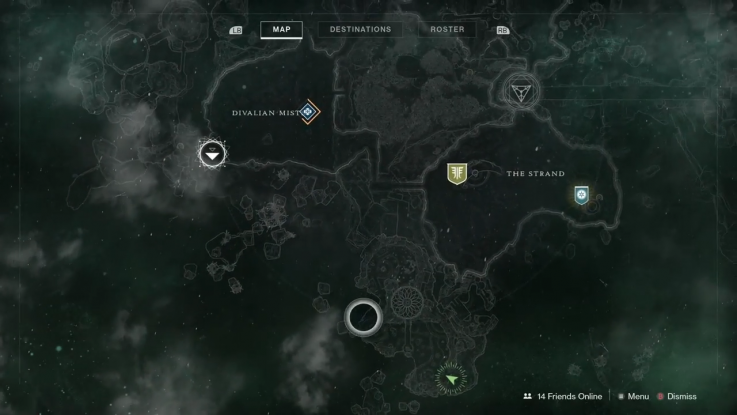Select the dark ring portal marker

[363, 318]
